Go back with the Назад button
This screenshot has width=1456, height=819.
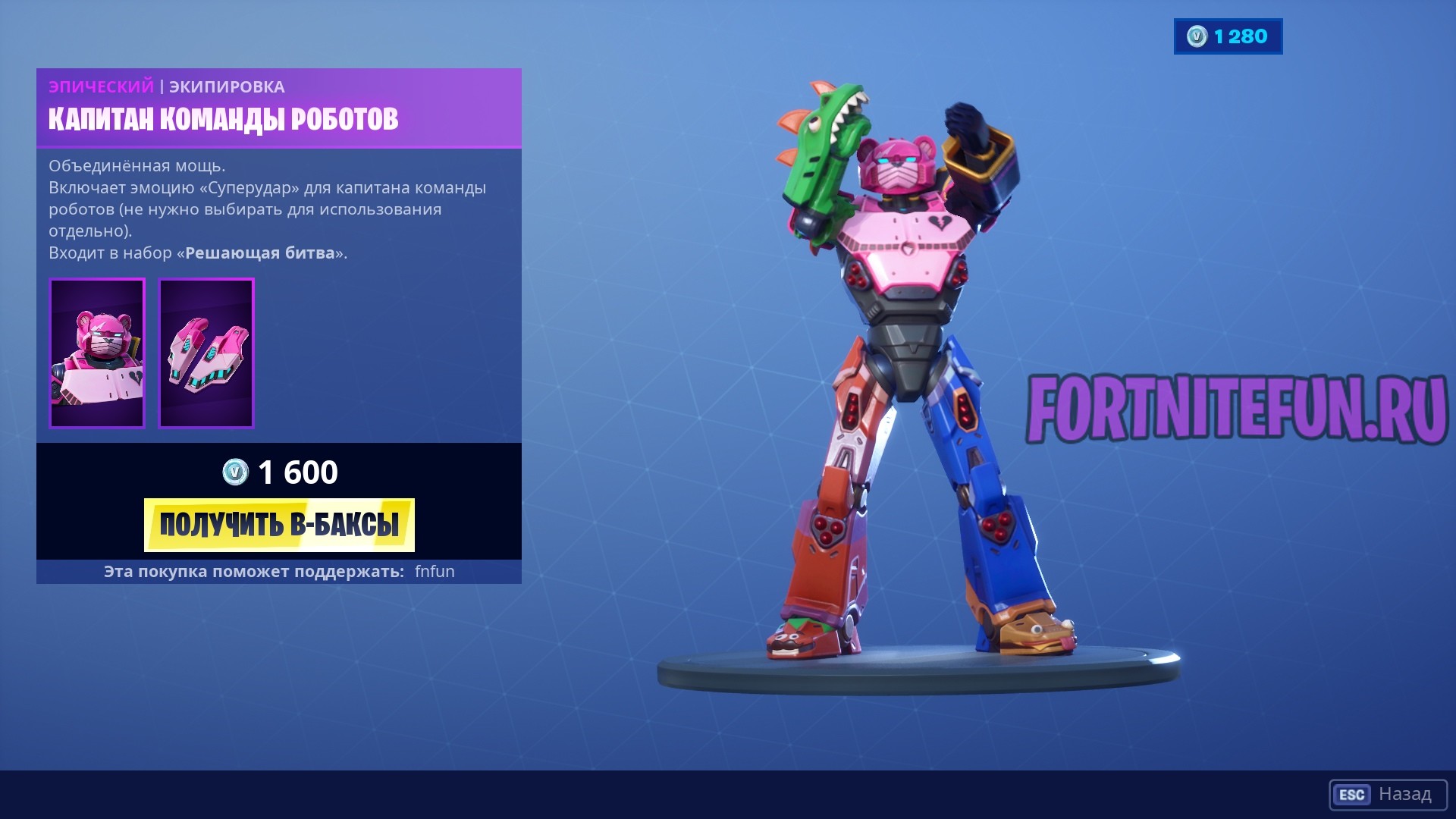pyautogui.click(x=1388, y=794)
